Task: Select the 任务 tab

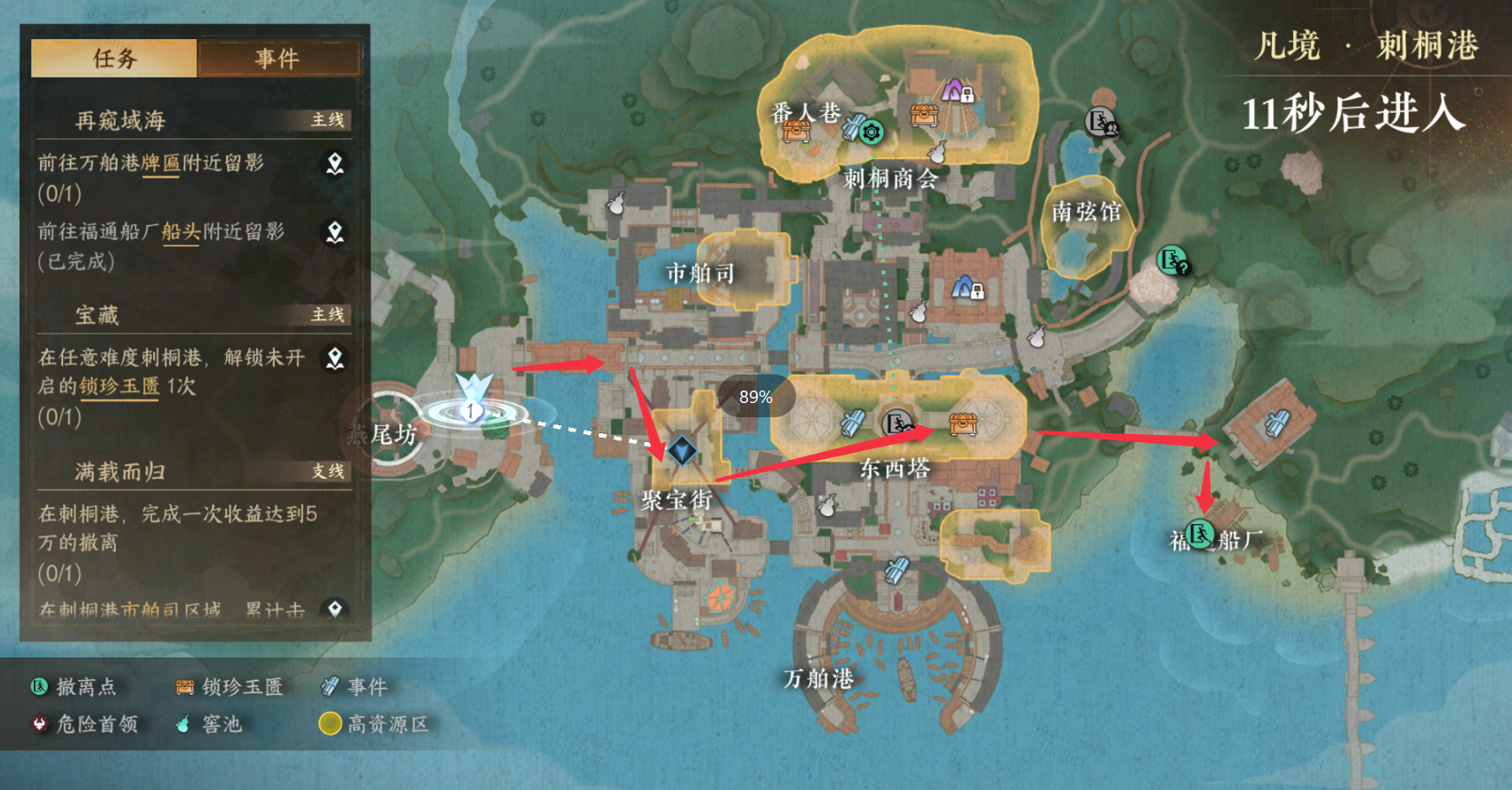Action: click(x=114, y=59)
